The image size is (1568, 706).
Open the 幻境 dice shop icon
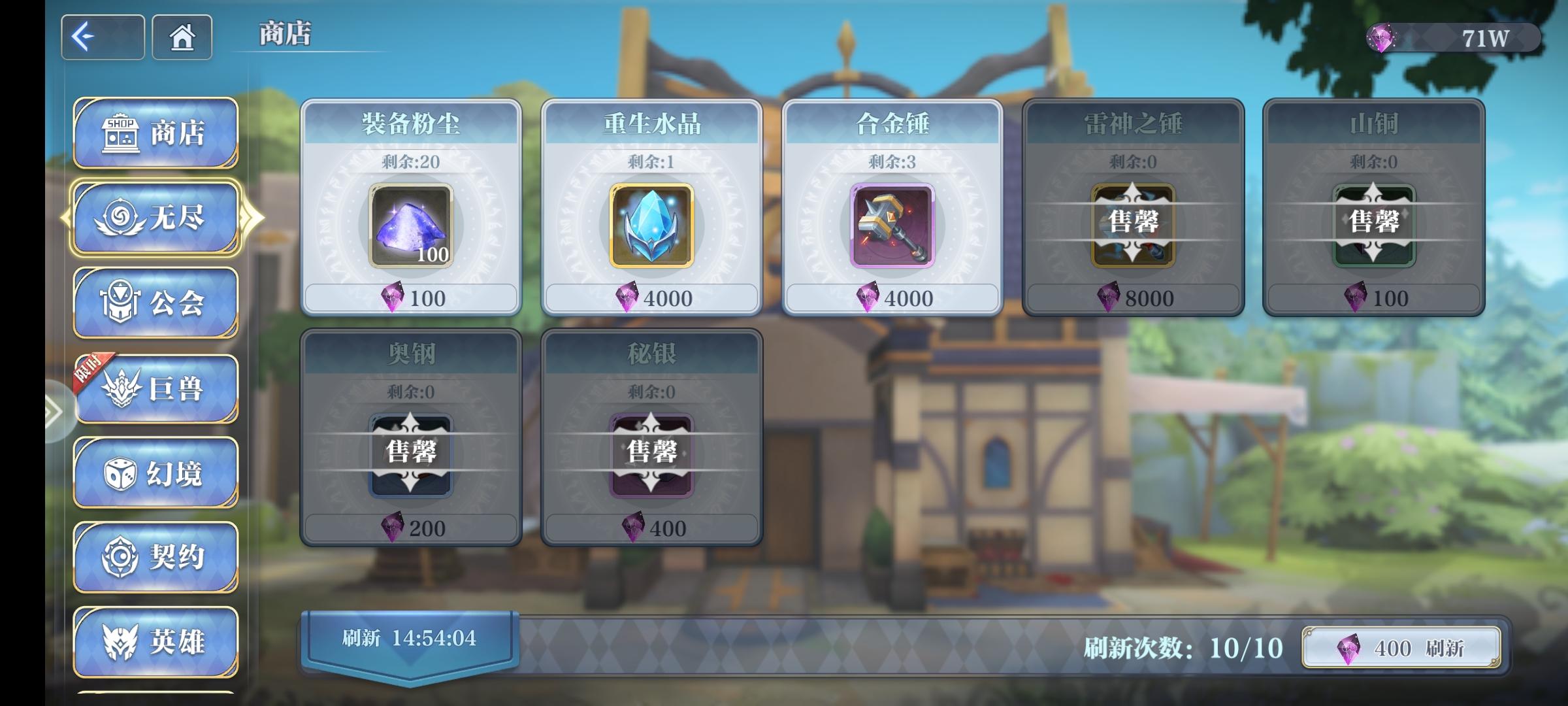pos(121,475)
